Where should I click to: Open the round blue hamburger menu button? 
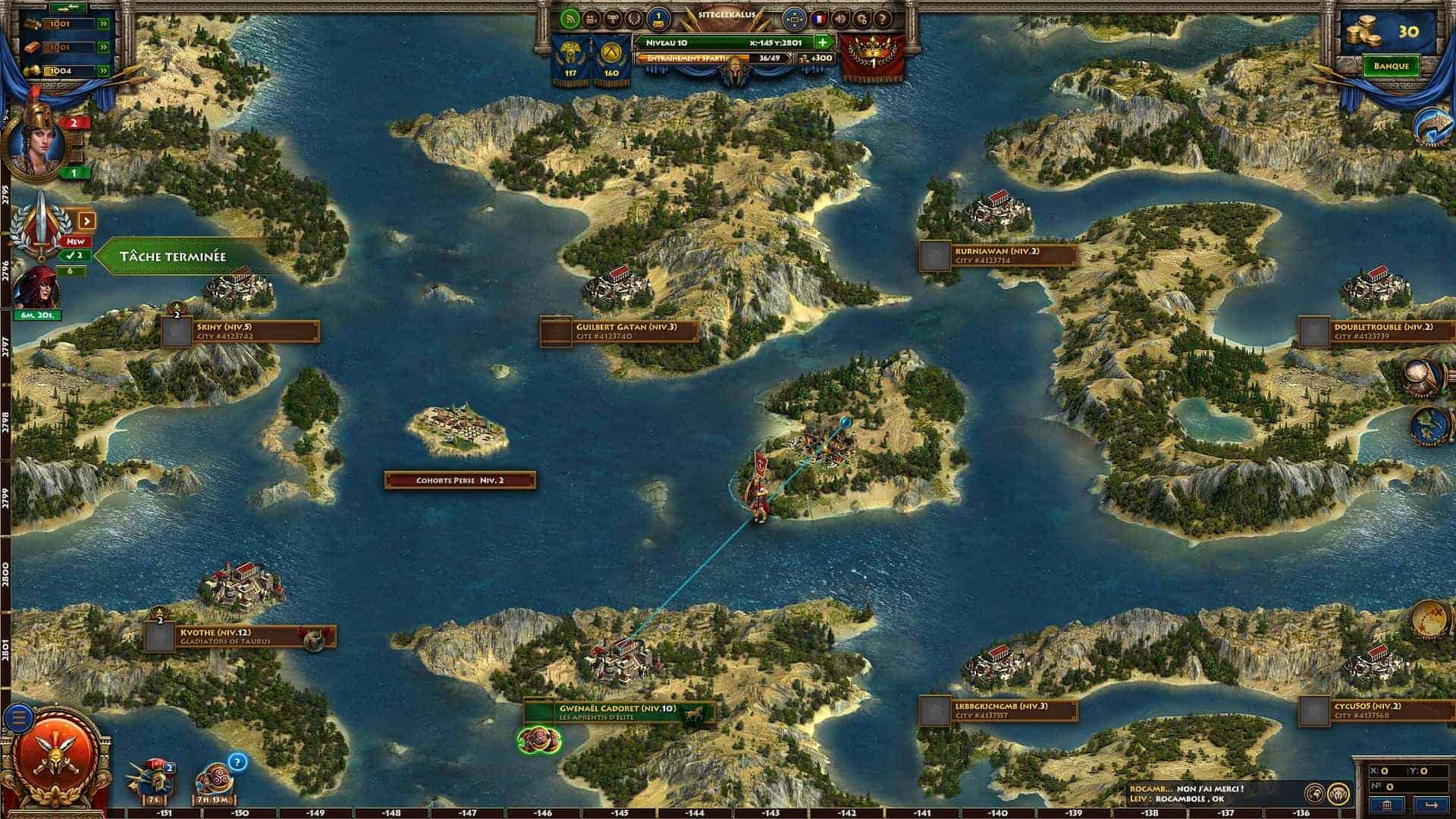tap(20, 717)
